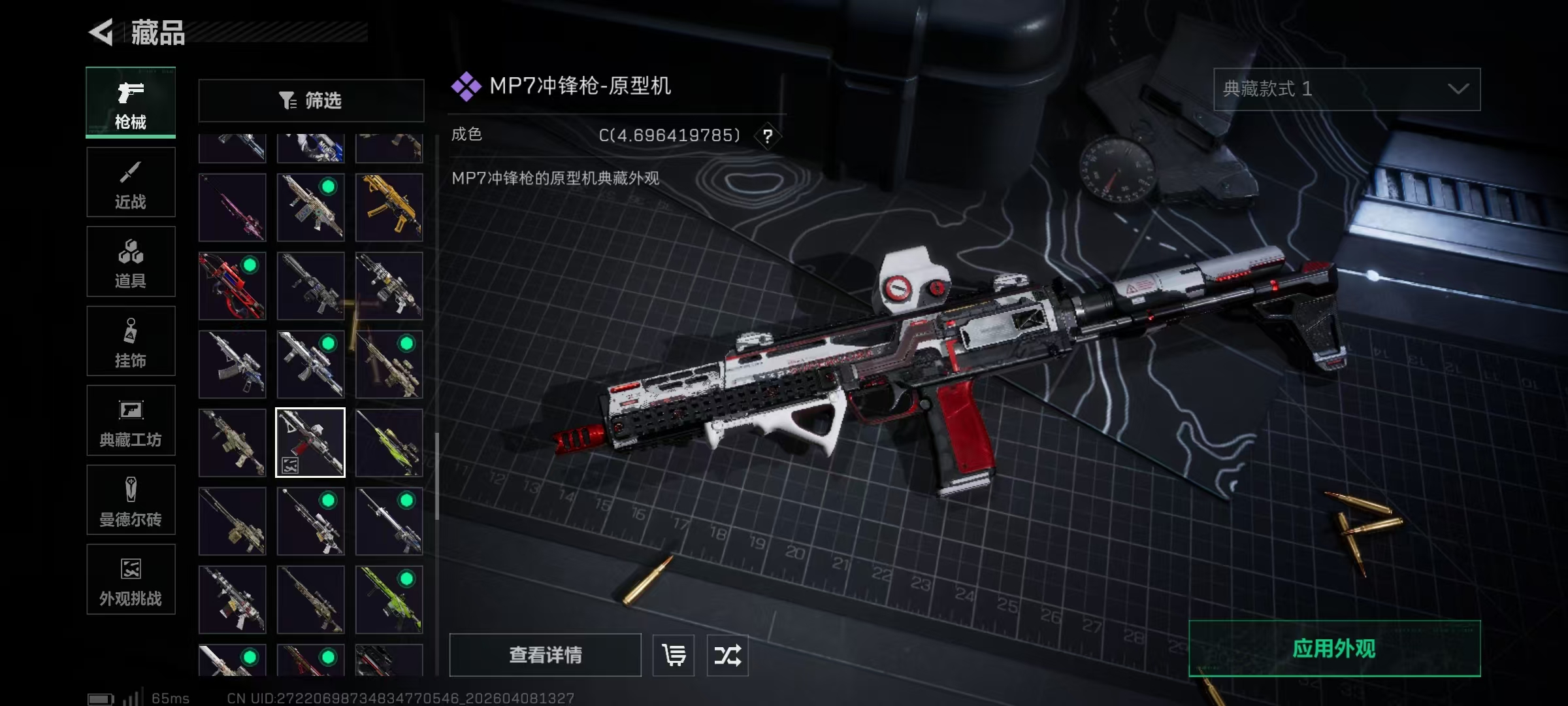This screenshot has height=706, width=1568.
Task: Click the question mark beside the 成色 value
Action: (x=768, y=136)
